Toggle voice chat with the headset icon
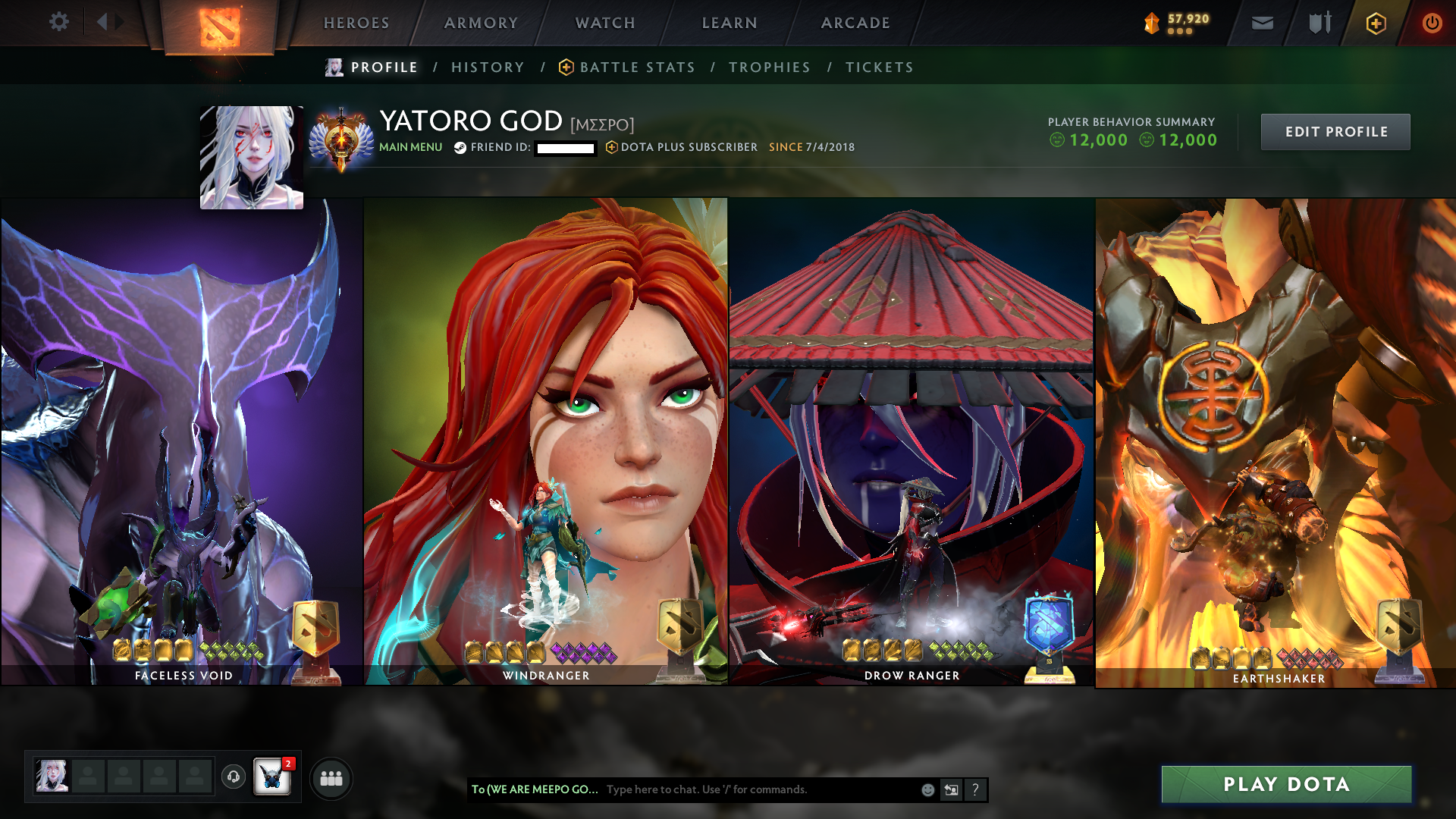The height and width of the screenshot is (819, 1456). 233,776
